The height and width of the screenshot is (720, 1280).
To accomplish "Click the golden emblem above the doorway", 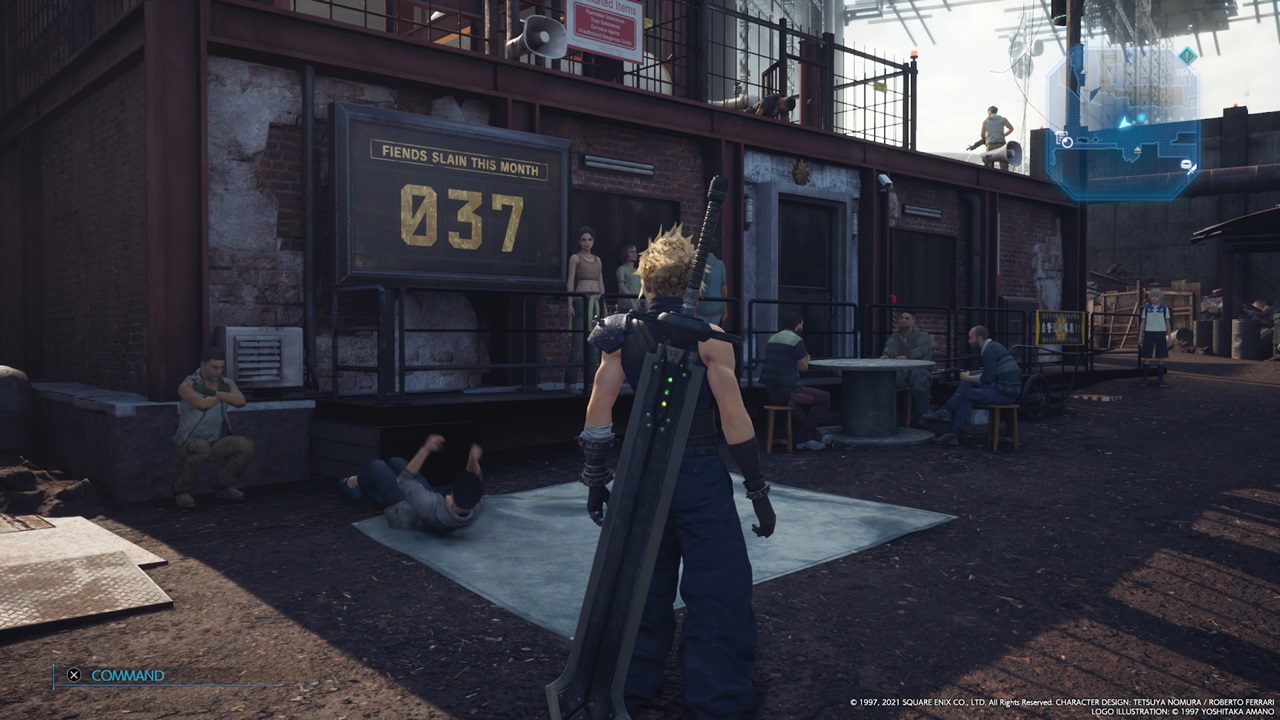I will [x=802, y=172].
